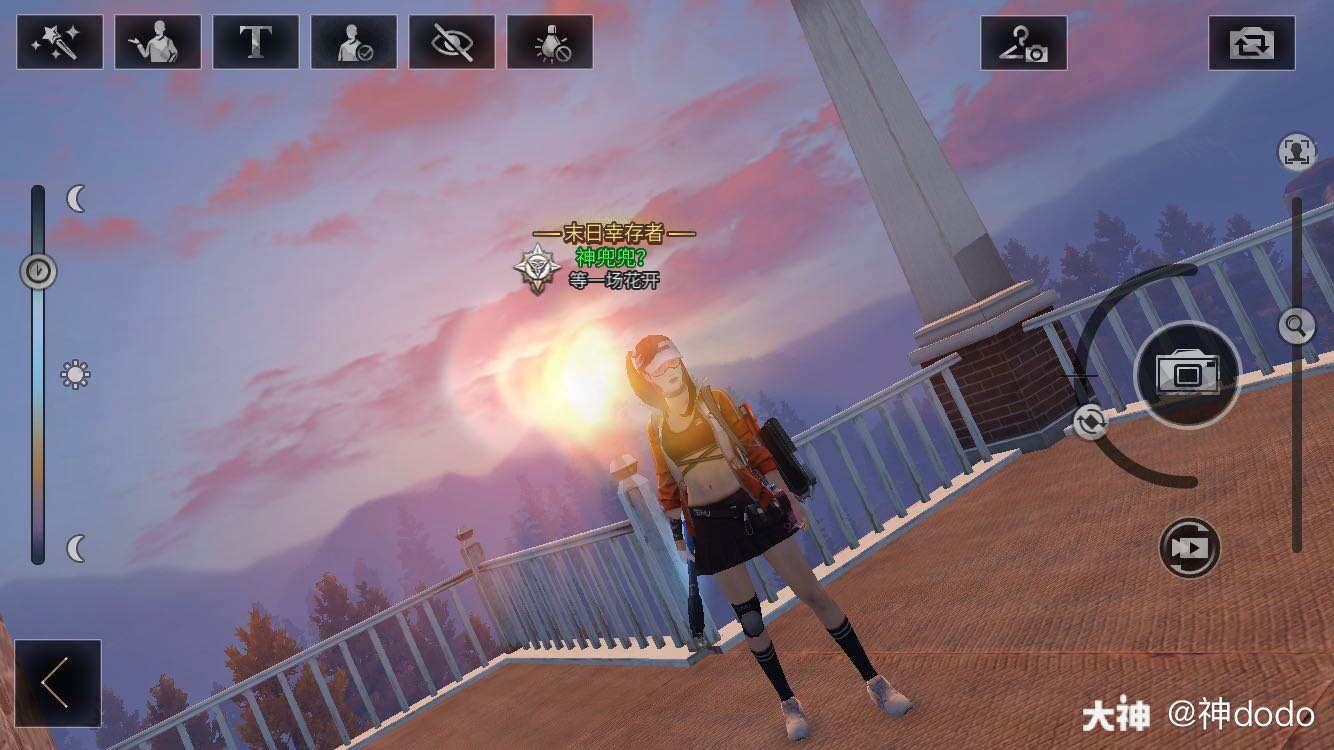Image resolution: width=1334 pixels, height=750 pixels.
Task: Set time using the sun icon
Action: [x=75, y=375]
